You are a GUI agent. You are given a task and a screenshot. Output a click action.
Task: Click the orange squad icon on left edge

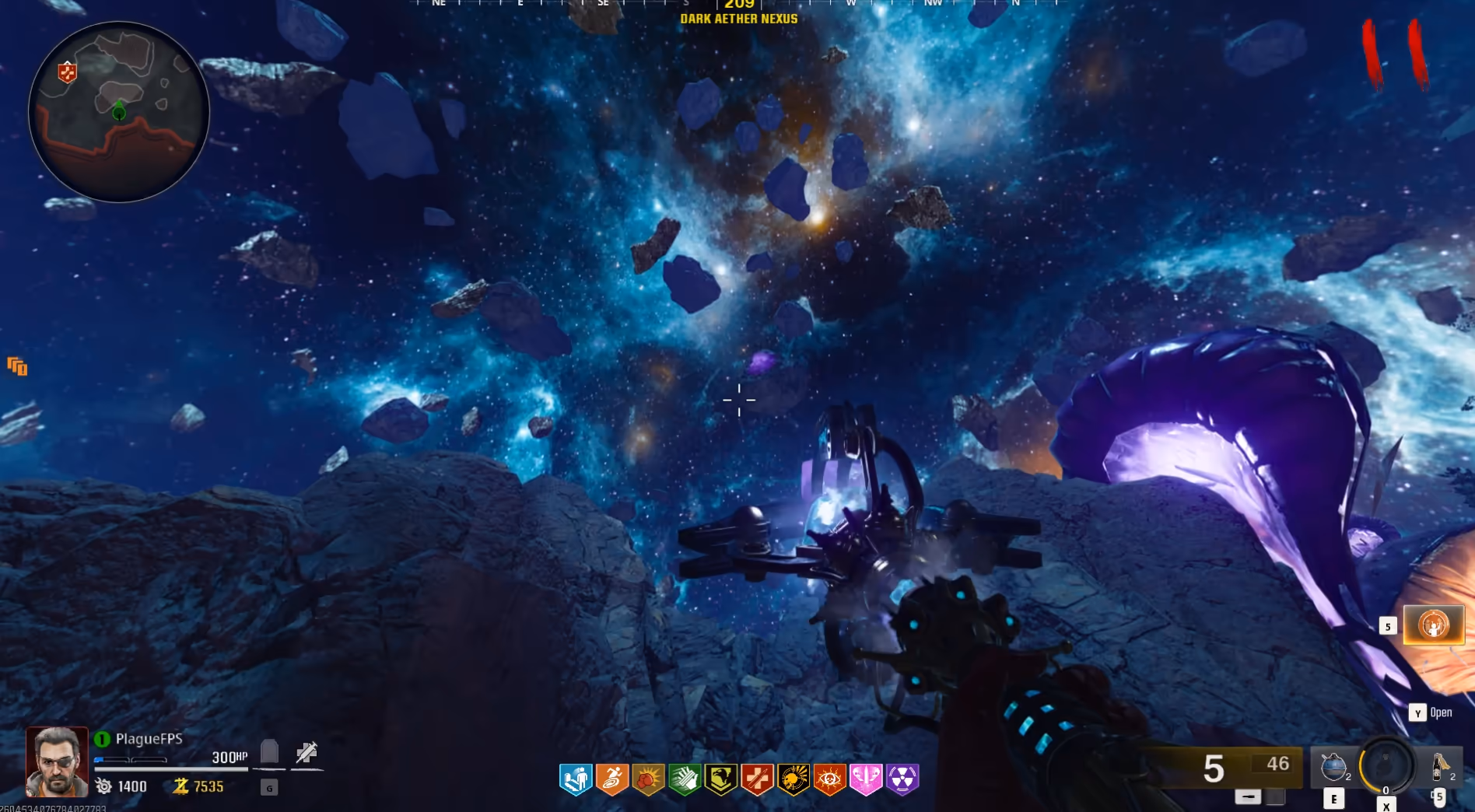17,366
